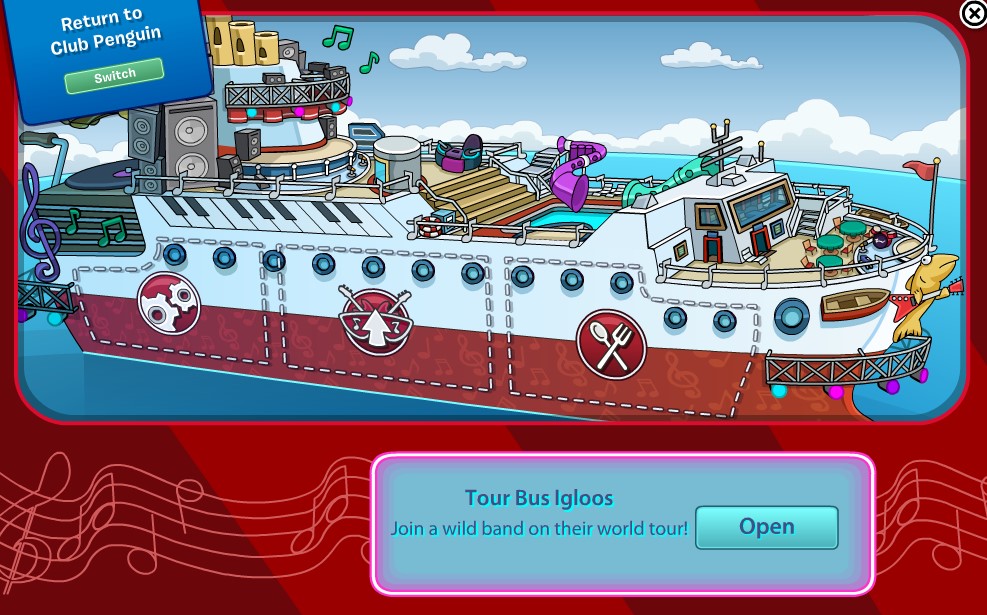Close the cruise ship map

[x=973, y=13]
